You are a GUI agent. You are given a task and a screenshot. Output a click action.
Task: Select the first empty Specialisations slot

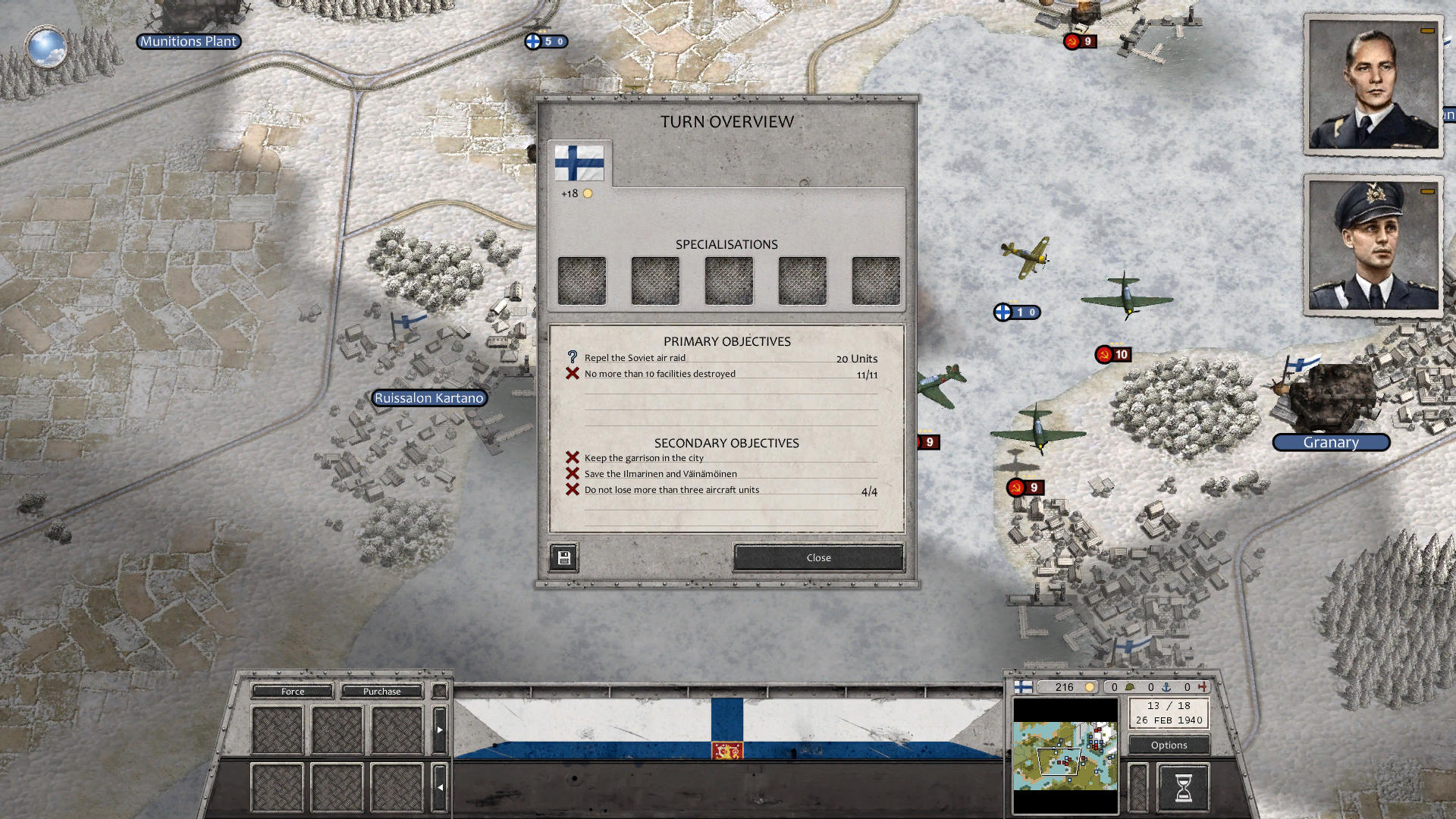(x=582, y=280)
